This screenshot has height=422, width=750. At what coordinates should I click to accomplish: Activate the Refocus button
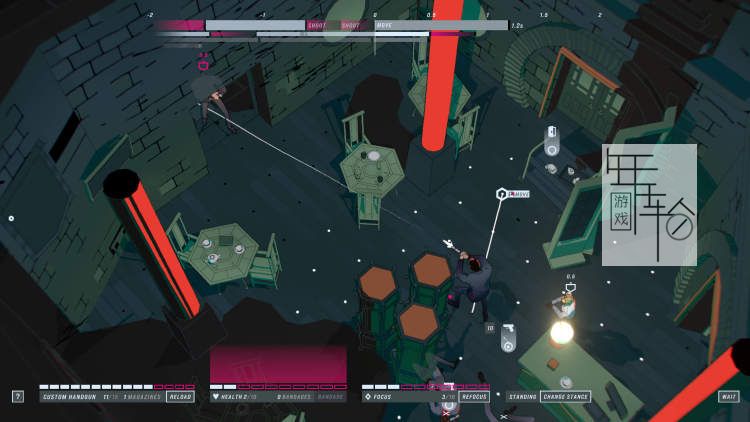pos(474,397)
